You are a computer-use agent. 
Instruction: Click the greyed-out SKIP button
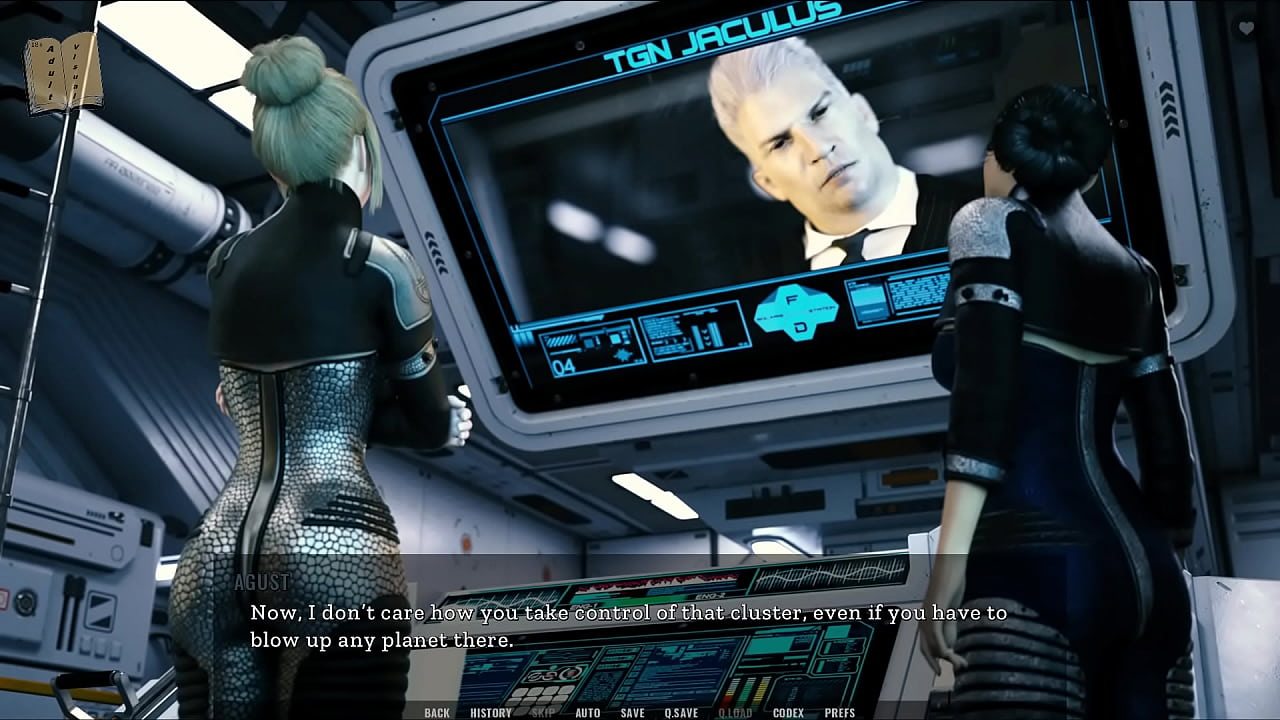coord(543,713)
